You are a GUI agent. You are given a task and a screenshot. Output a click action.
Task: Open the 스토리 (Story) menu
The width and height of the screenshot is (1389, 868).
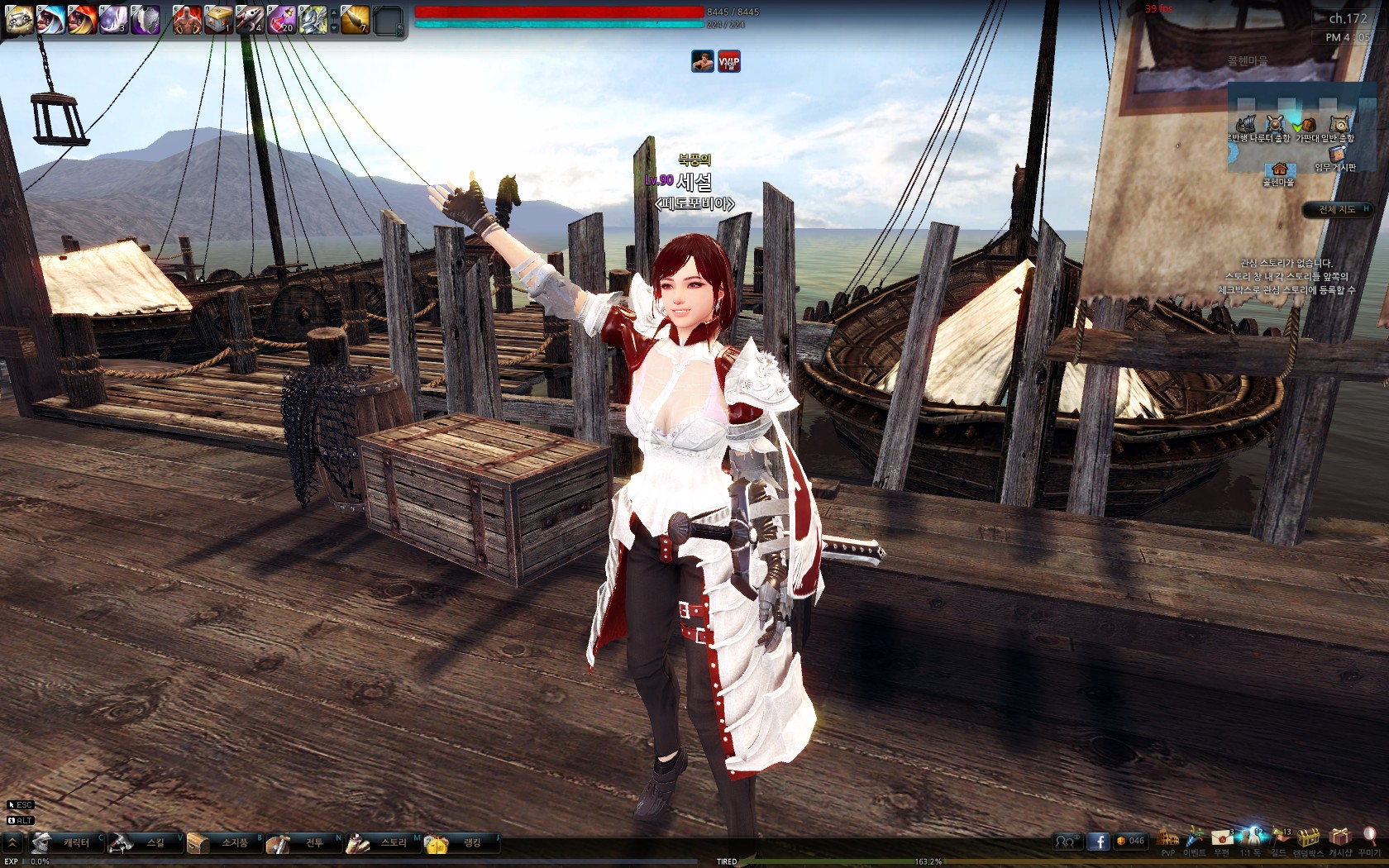pyautogui.click(x=384, y=842)
